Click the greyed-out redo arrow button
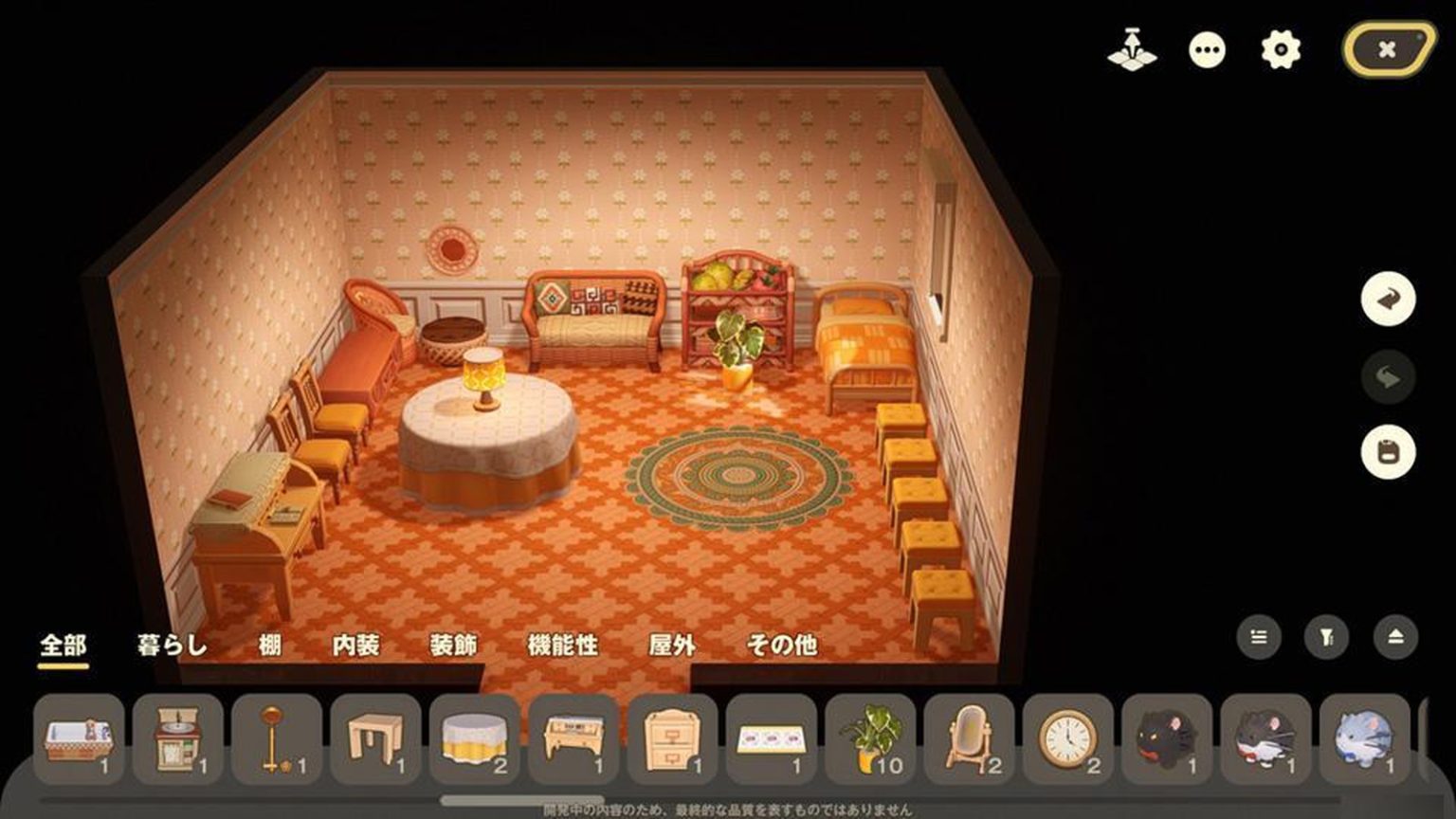The width and height of the screenshot is (1456, 819). [x=1388, y=377]
